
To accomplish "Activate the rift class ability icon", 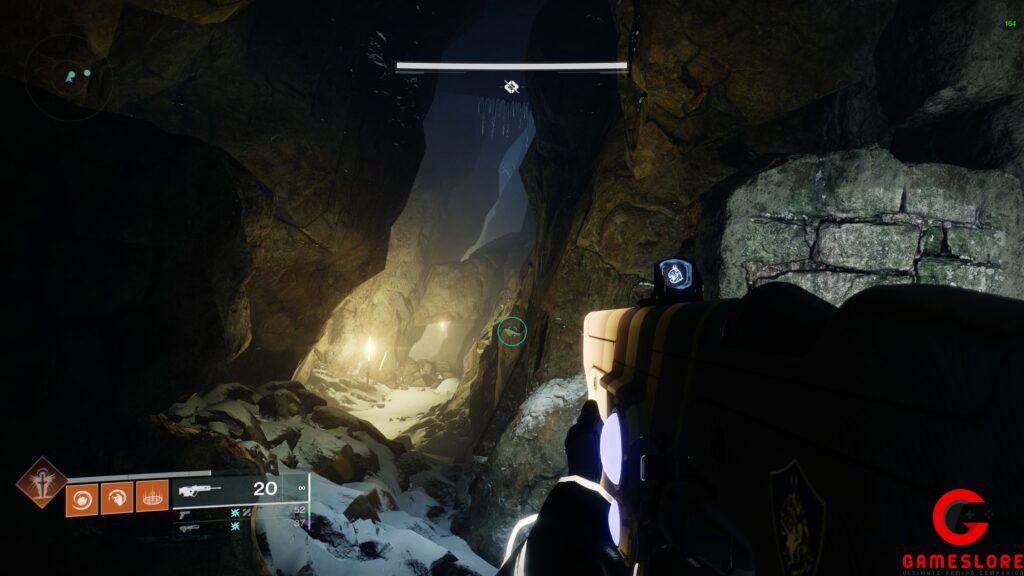I will click(152, 497).
